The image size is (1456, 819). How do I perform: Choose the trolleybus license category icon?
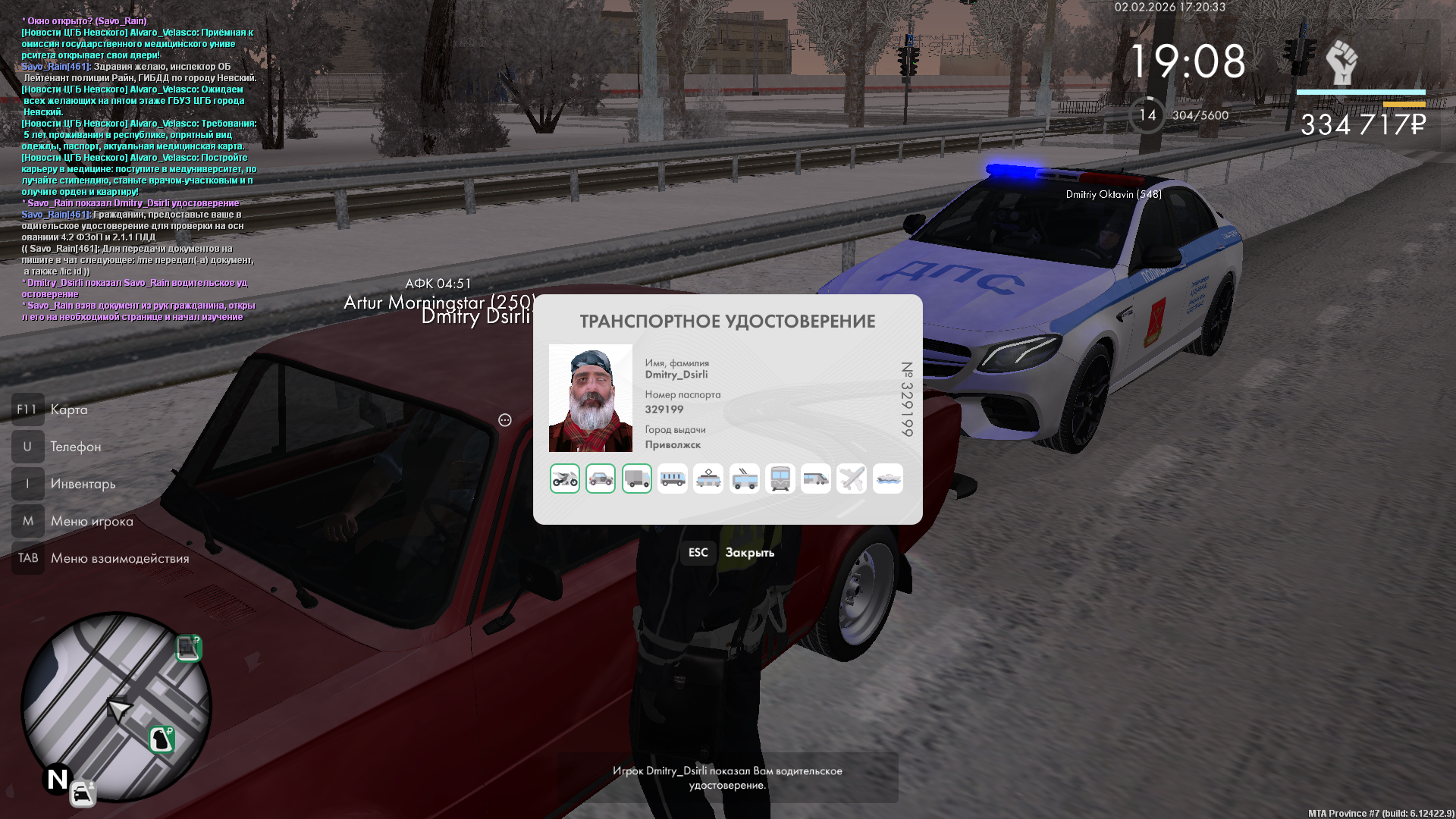click(745, 479)
